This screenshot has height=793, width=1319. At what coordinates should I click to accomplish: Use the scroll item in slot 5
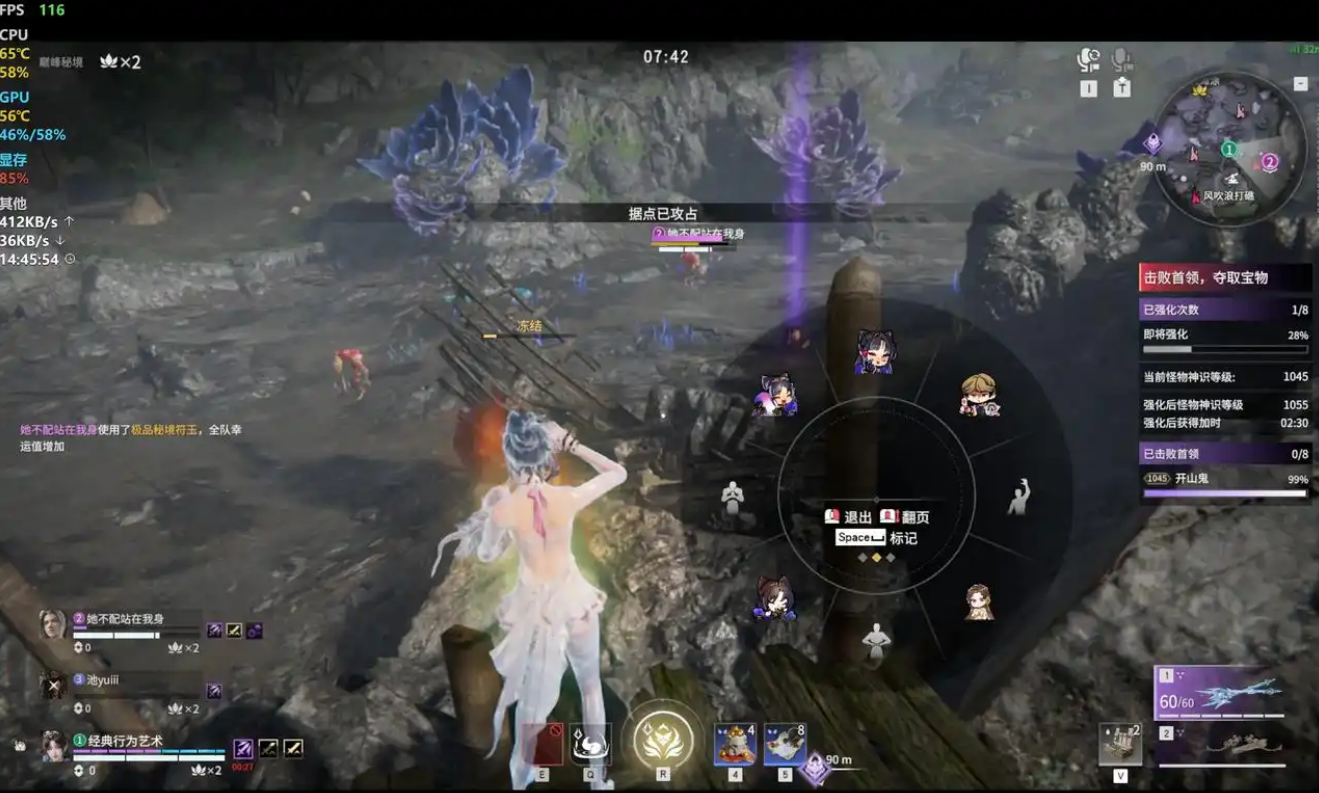[x=785, y=744]
